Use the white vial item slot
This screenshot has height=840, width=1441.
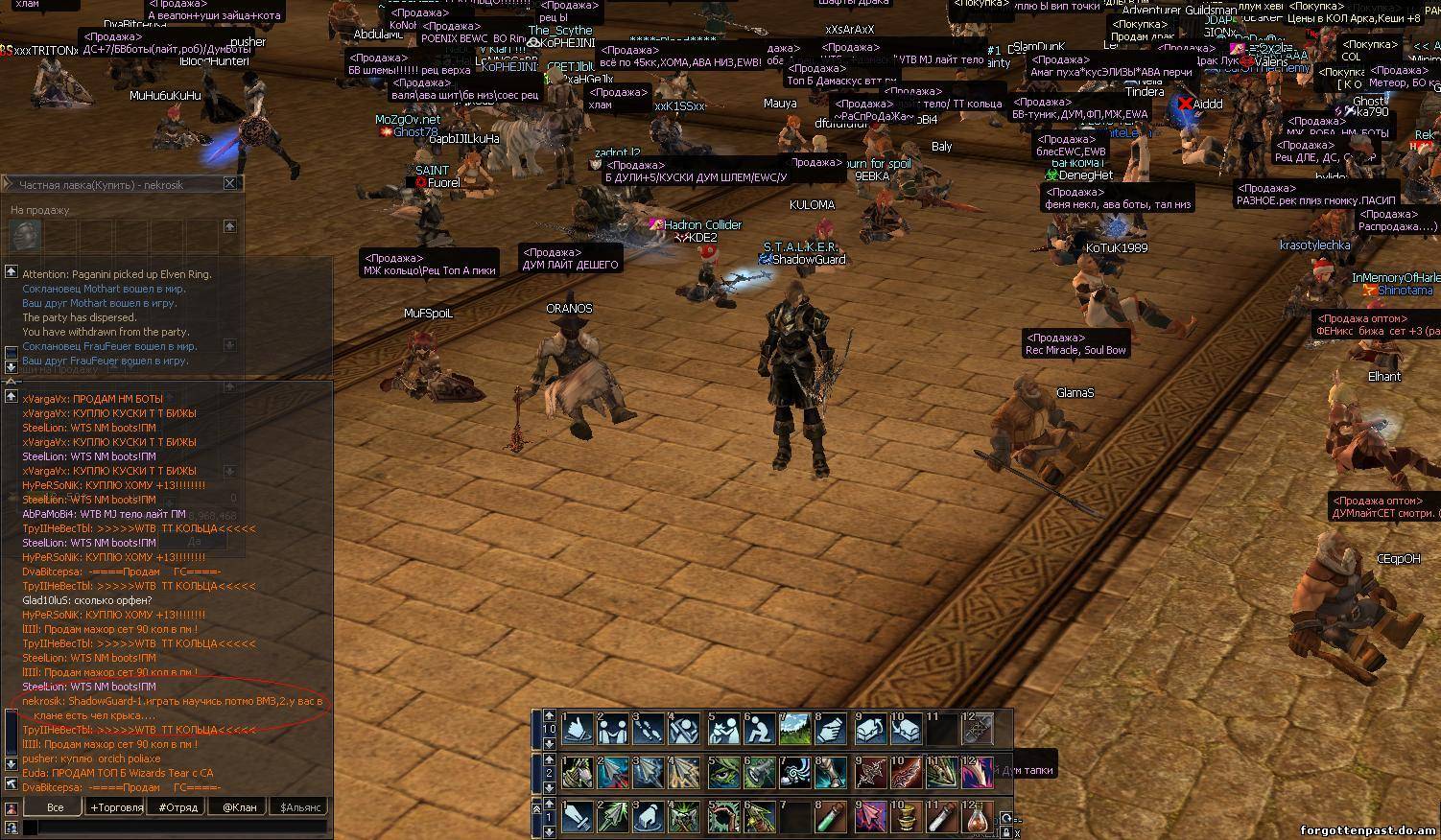pyautogui.click(x=941, y=818)
